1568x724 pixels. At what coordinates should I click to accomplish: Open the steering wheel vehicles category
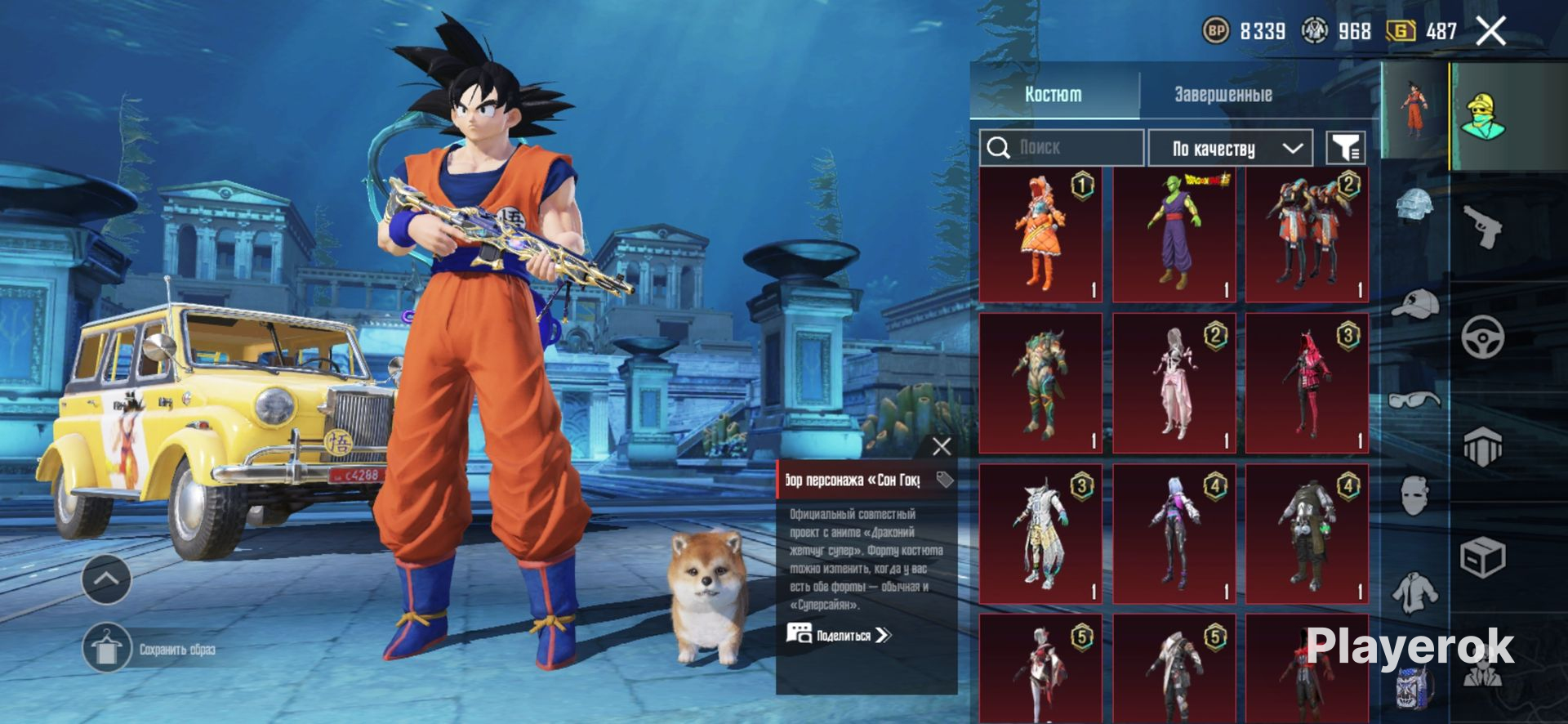tap(1482, 337)
